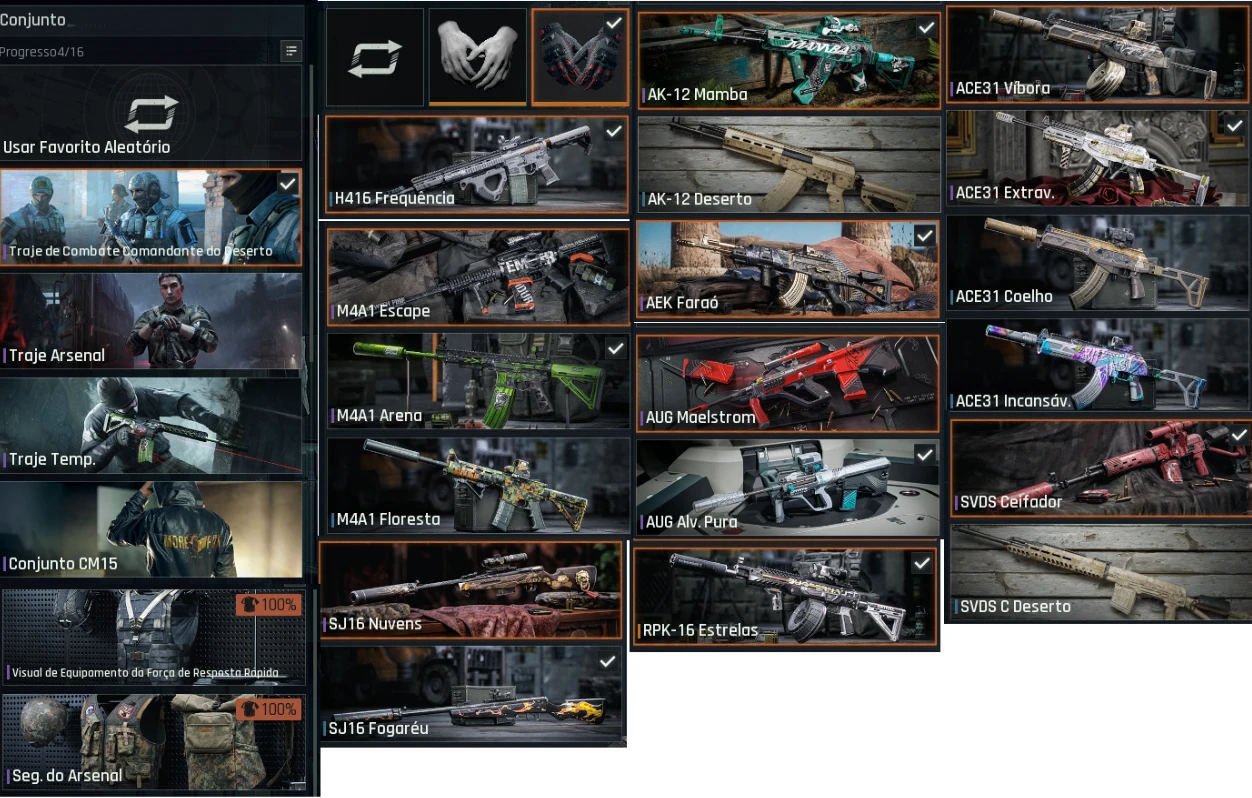Image resolution: width=1252 pixels, height=798 pixels.
Task: Choose the M4A1 Escape skin
Action: pos(477,277)
